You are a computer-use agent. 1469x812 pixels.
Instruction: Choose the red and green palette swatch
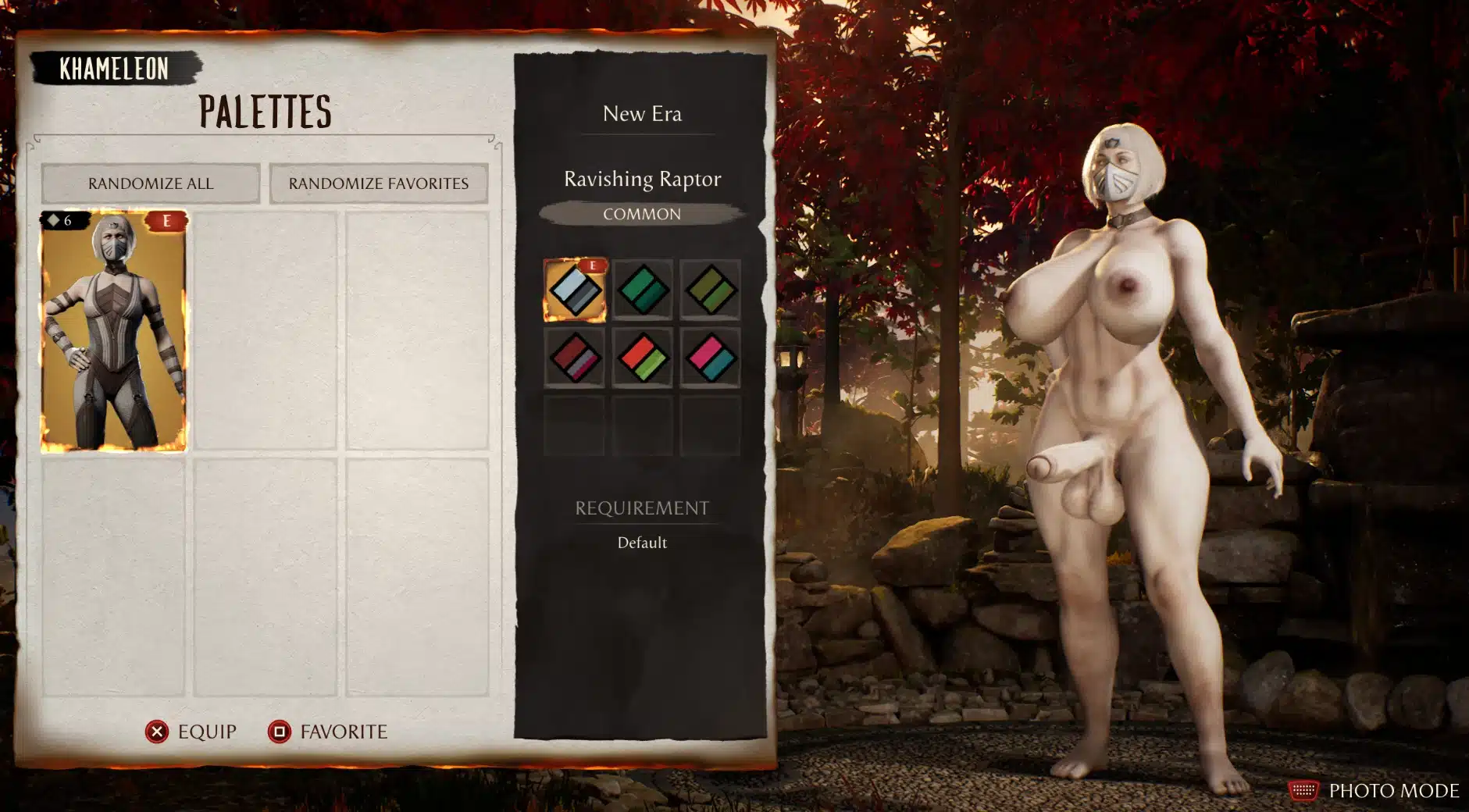point(643,358)
